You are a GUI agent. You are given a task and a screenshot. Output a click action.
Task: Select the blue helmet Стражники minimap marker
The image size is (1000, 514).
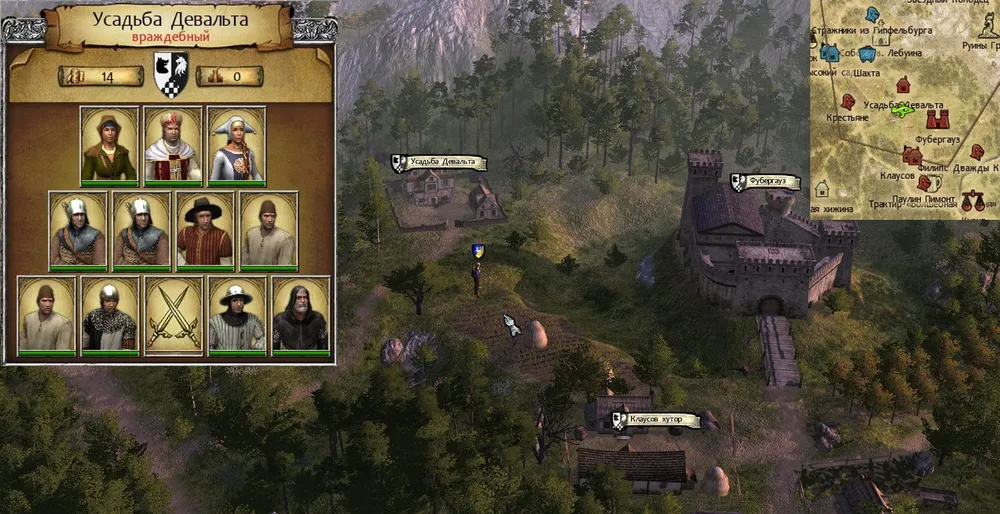(872, 14)
